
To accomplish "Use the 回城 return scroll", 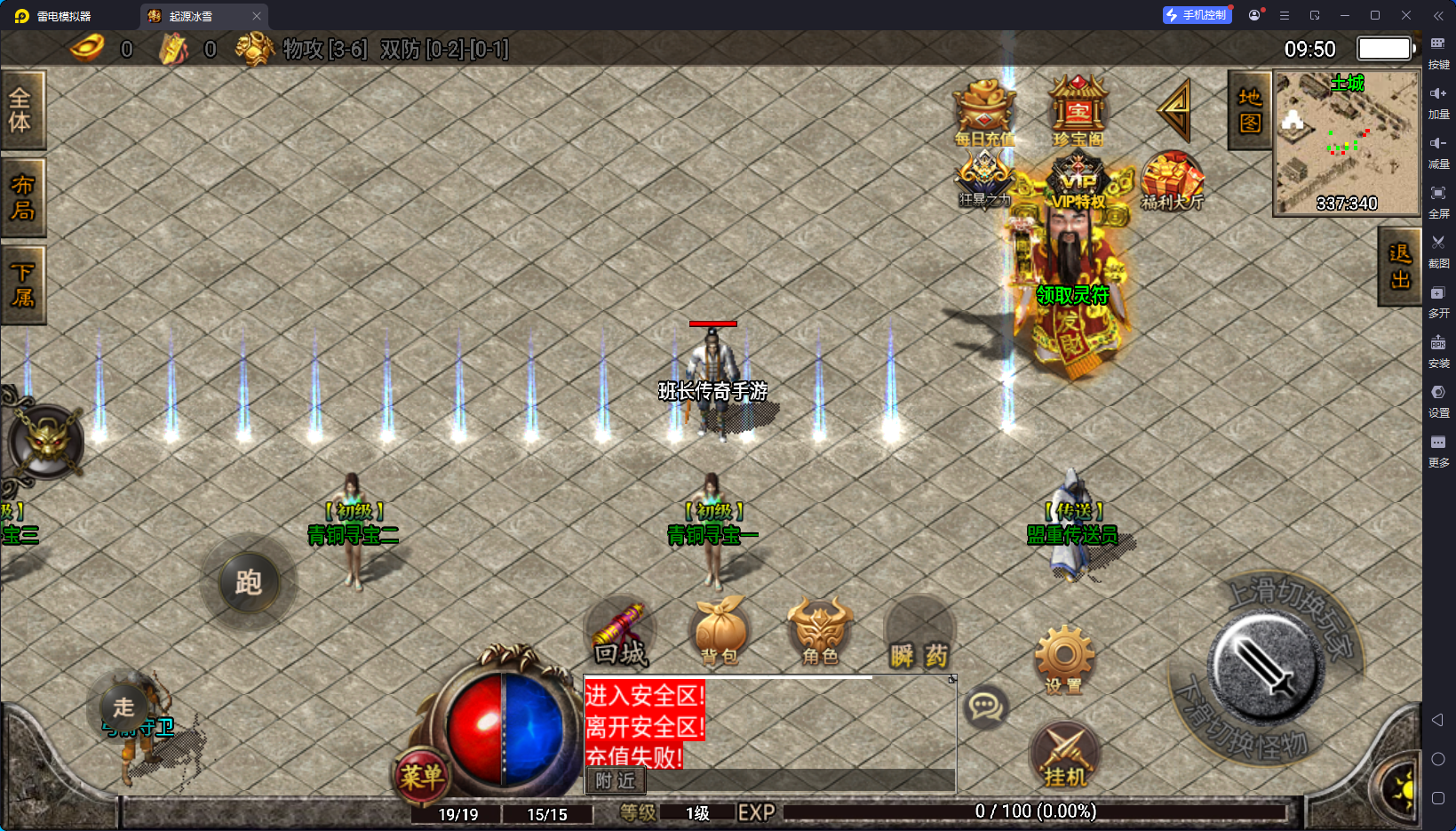I will tap(621, 635).
